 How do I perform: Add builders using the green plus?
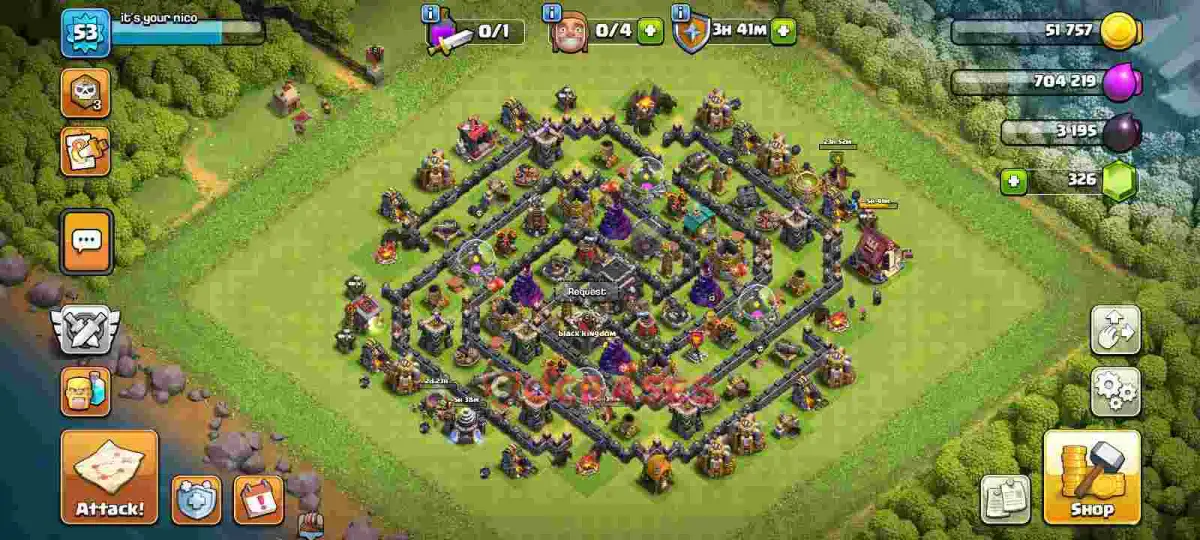[x=650, y=31]
